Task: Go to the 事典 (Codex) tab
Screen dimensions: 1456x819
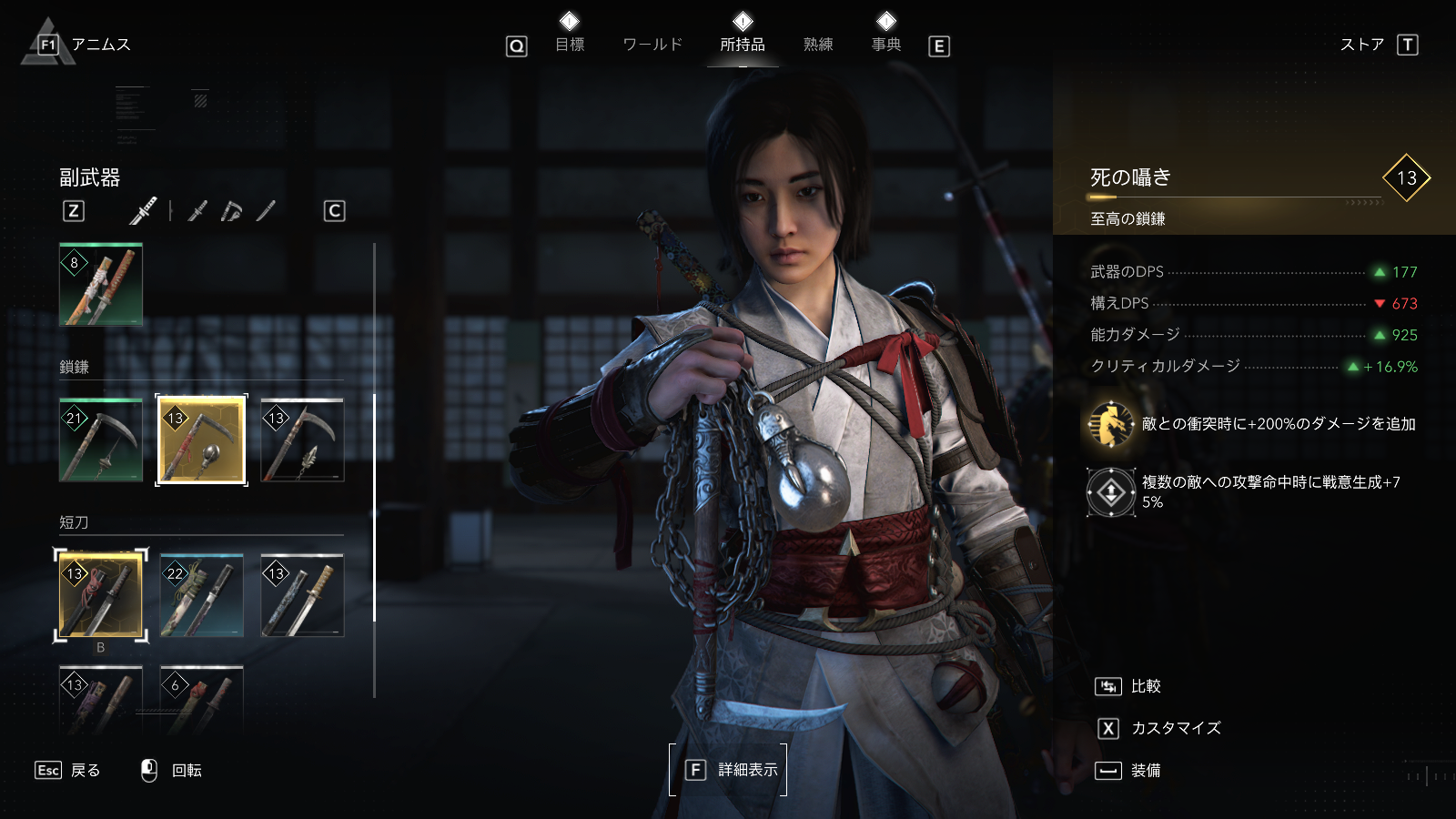Action: pos(886,45)
